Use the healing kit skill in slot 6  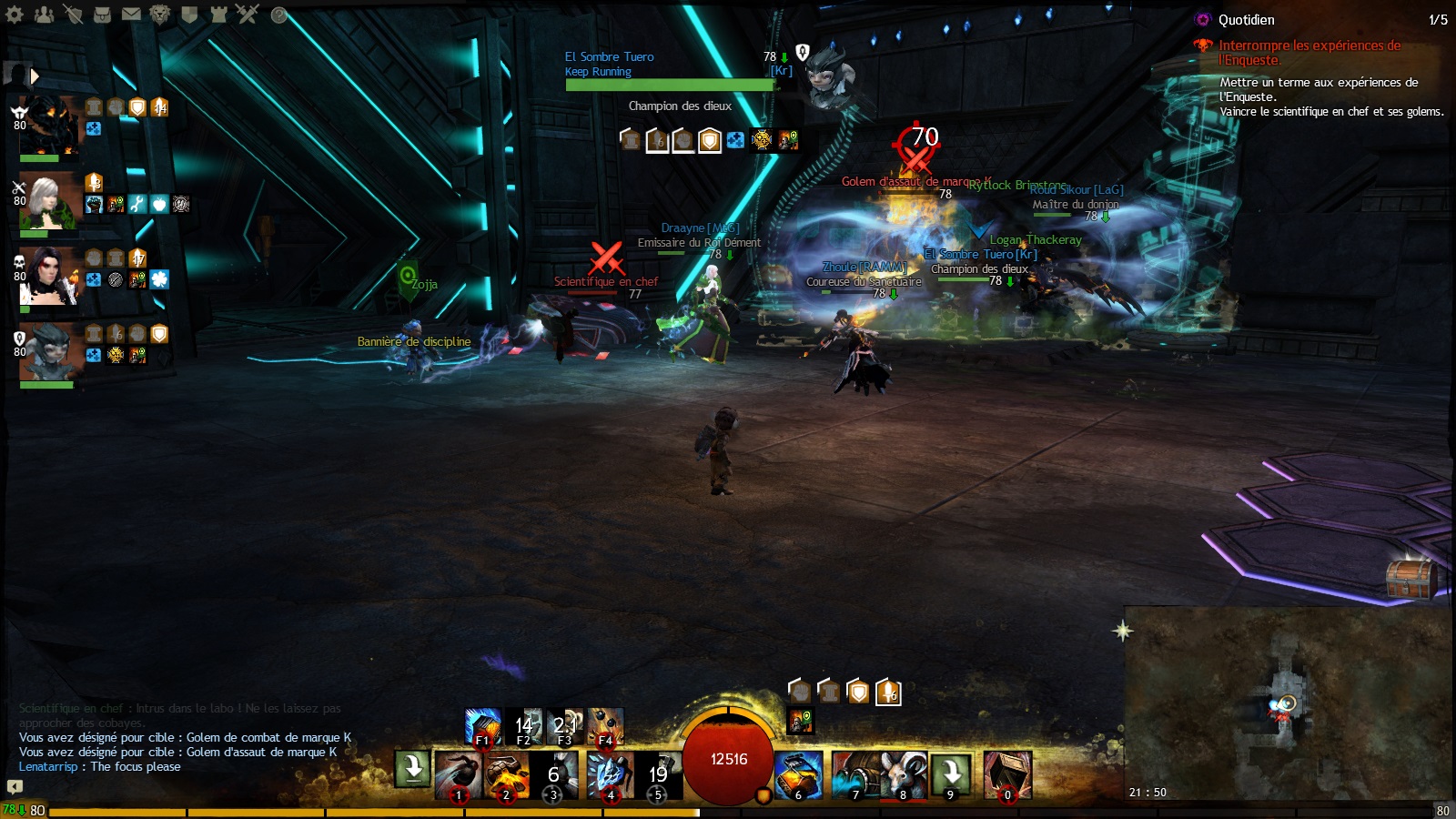(798, 775)
